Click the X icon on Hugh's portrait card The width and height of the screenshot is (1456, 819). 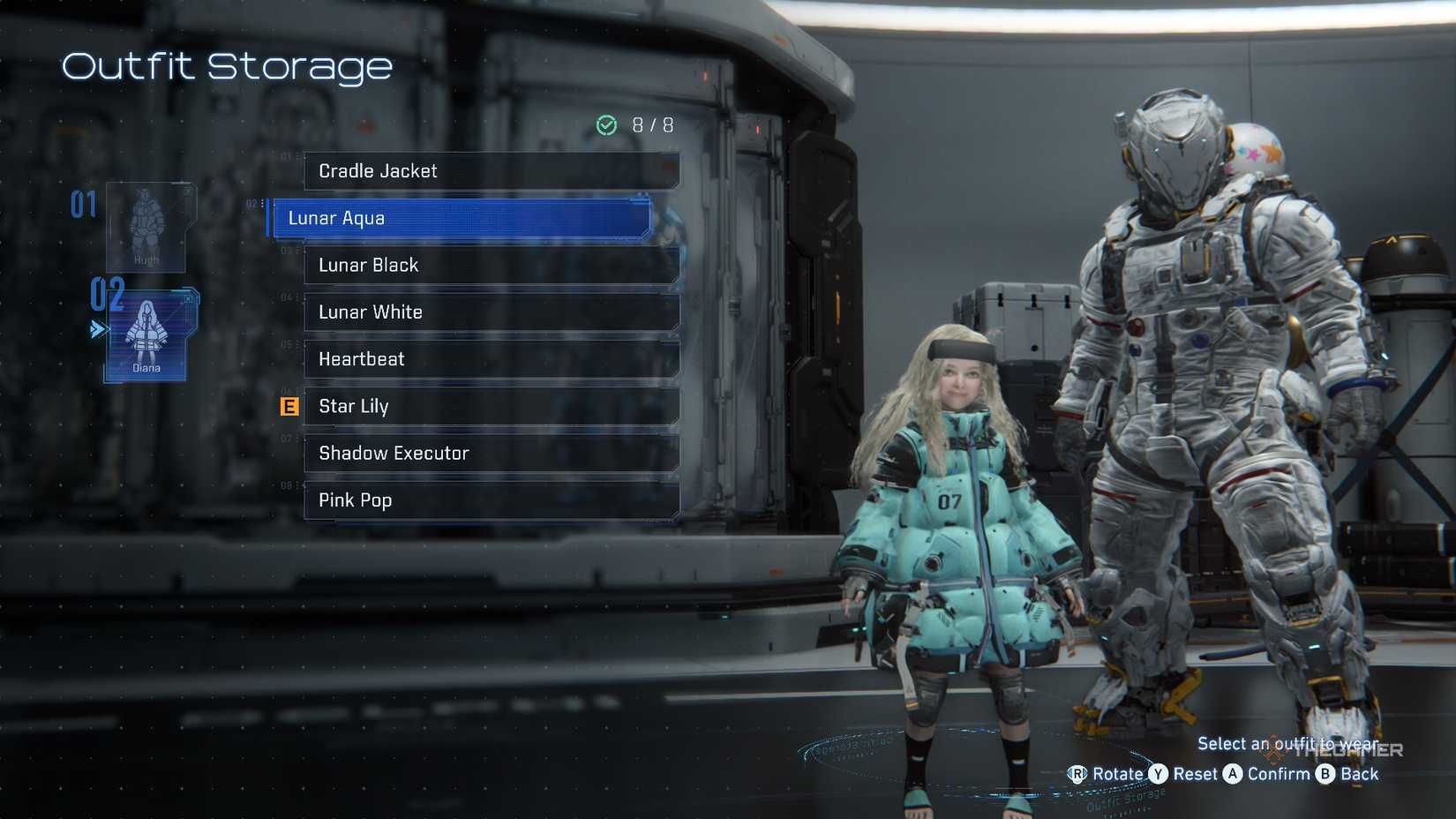(x=186, y=192)
